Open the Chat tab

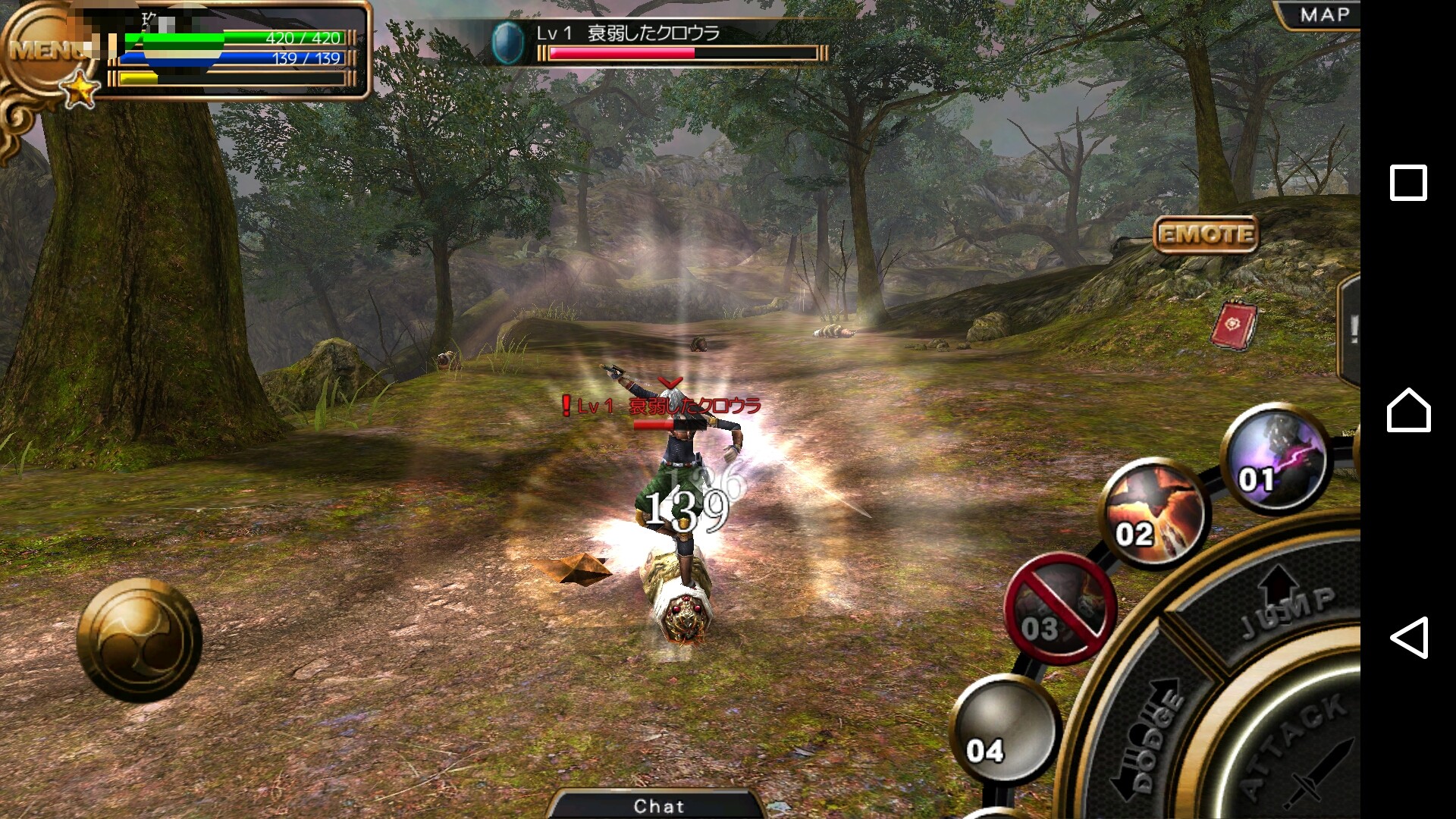tap(658, 805)
